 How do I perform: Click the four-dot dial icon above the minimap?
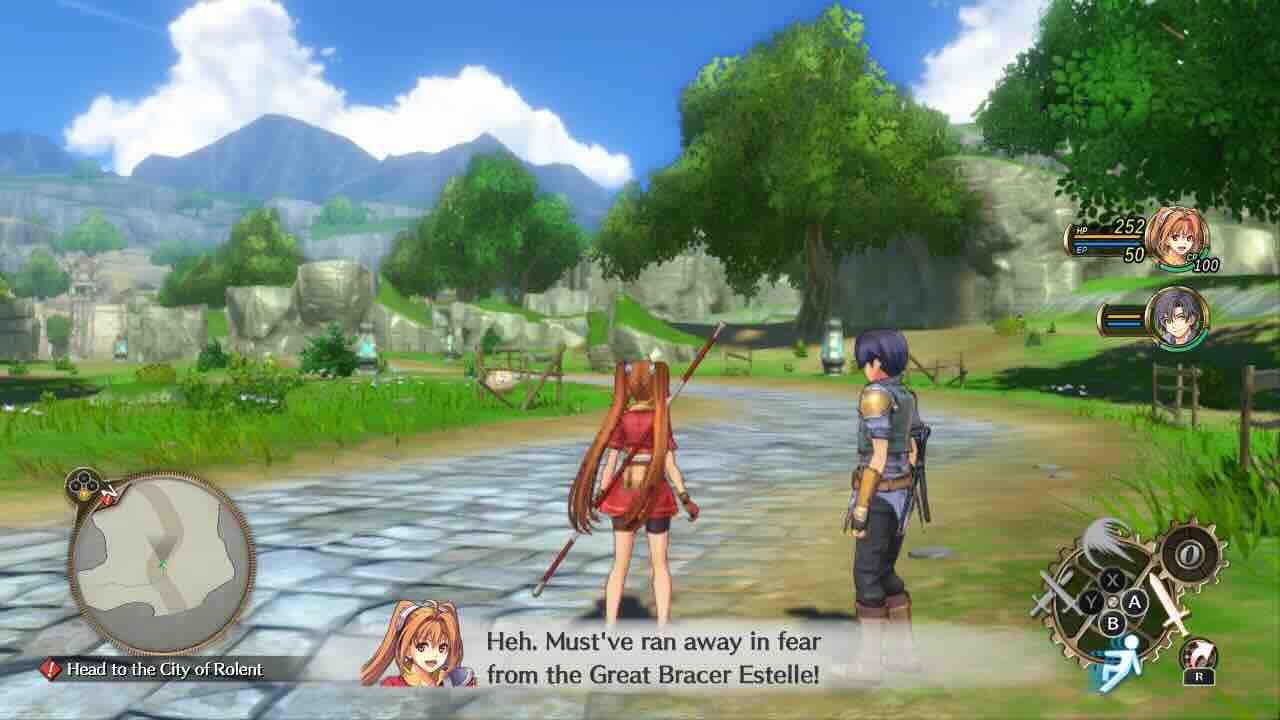(82, 487)
